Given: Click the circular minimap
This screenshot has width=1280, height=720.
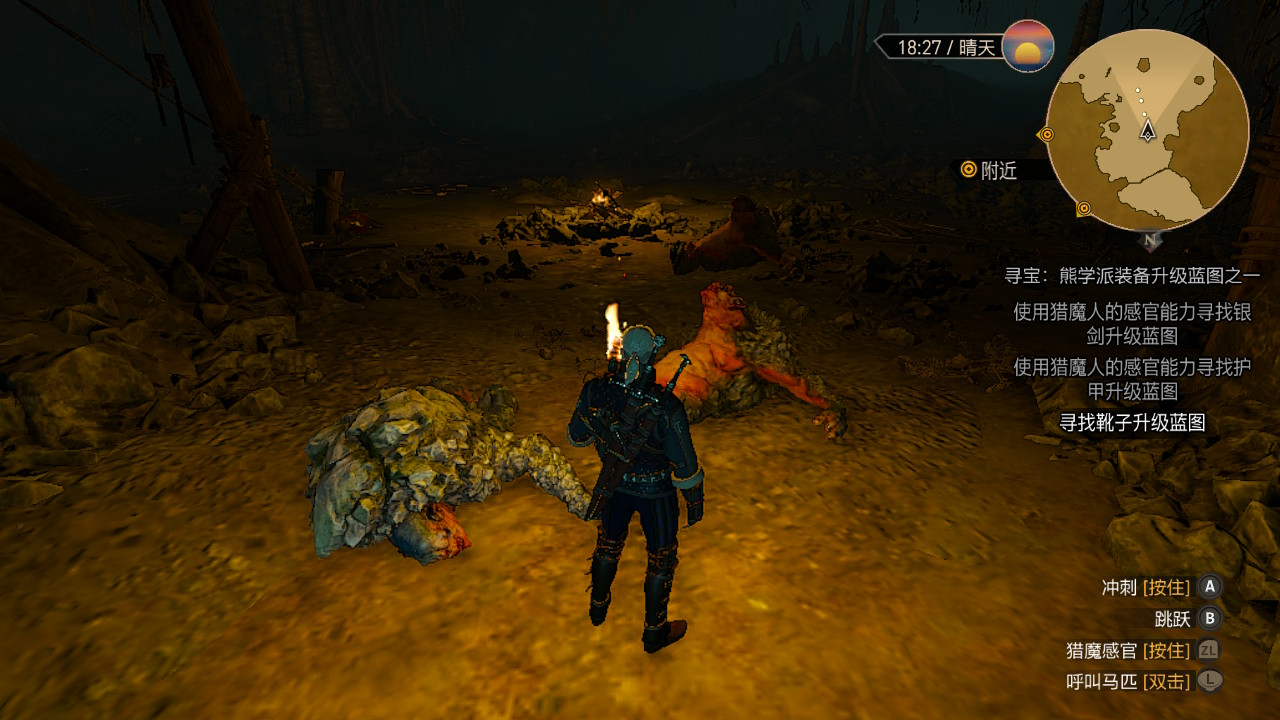Looking at the screenshot, I should coord(1148,130).
